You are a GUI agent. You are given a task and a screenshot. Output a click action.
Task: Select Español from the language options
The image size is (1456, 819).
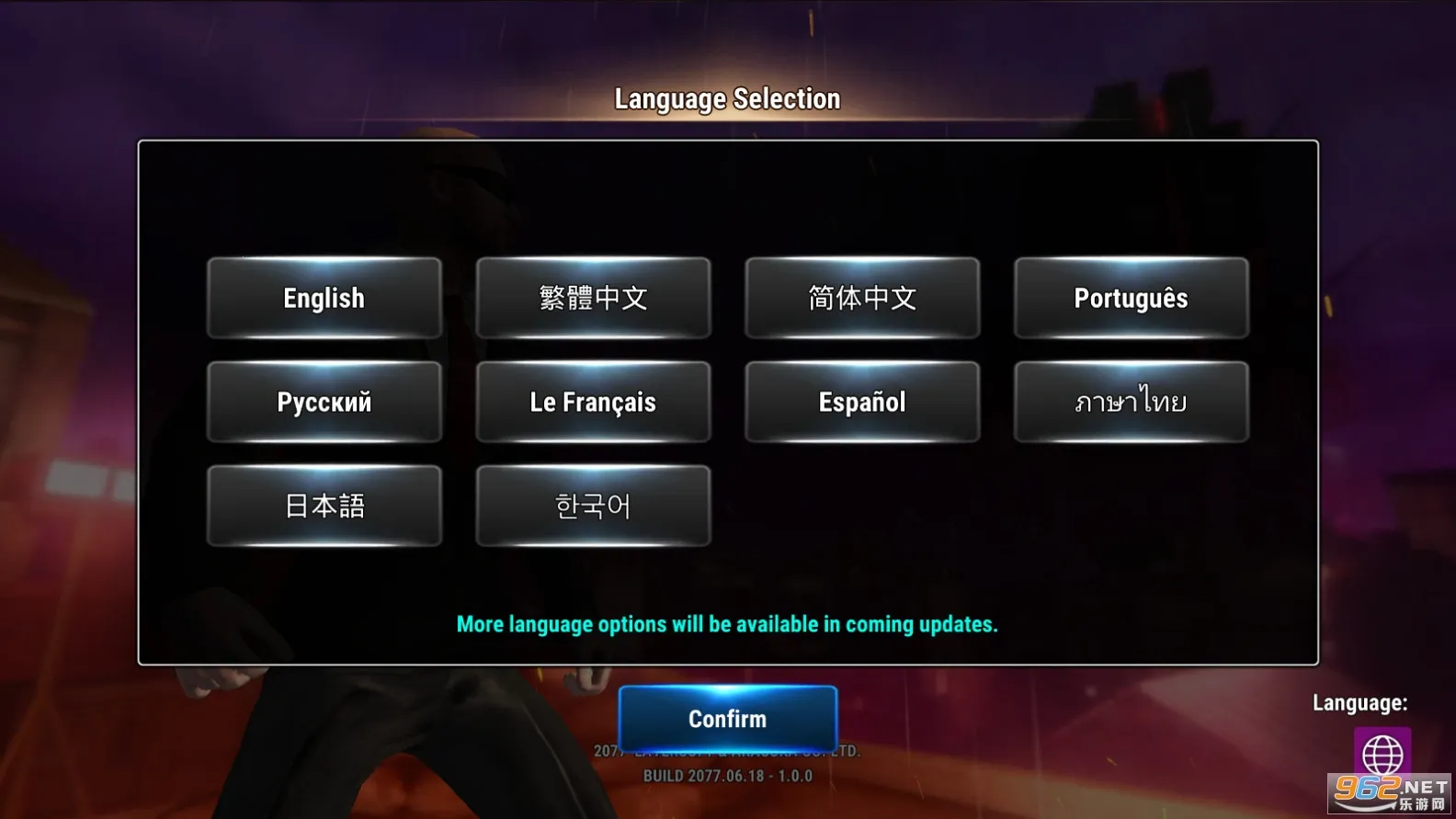(862, 402)
